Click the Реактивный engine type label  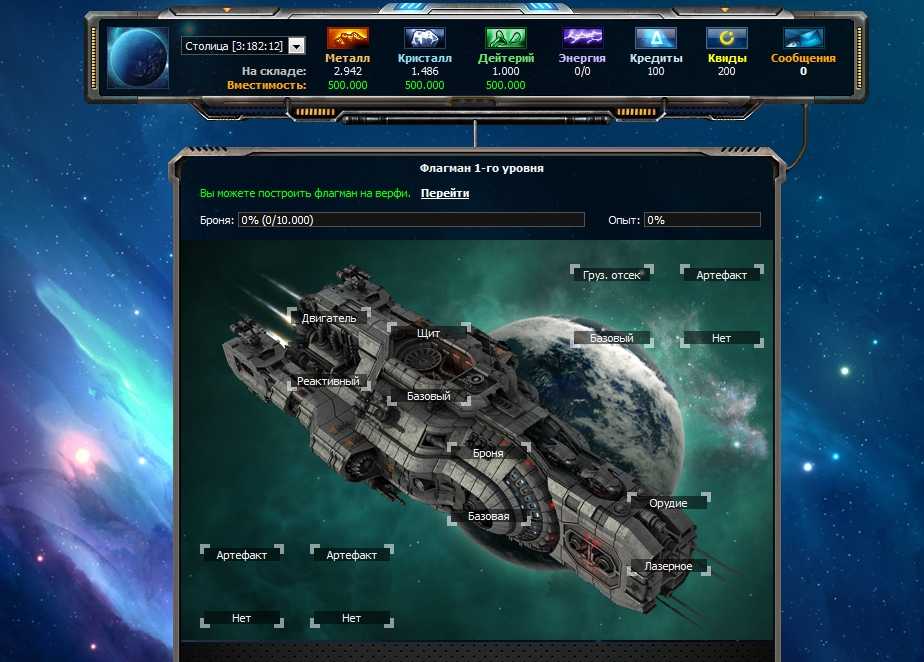(328, 382)
